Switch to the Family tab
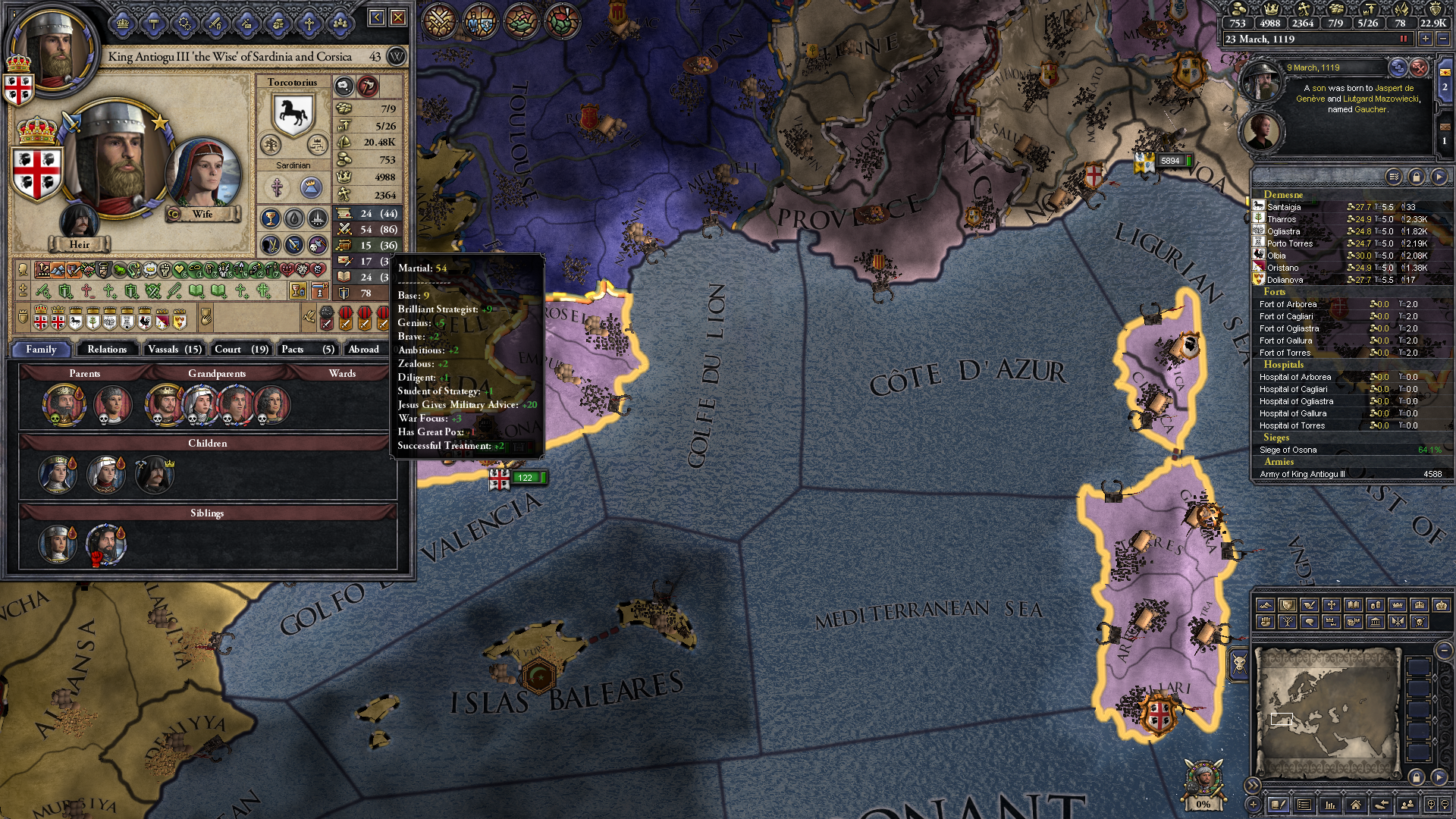This screenshot has width=1456, height=819. point(41,349)
